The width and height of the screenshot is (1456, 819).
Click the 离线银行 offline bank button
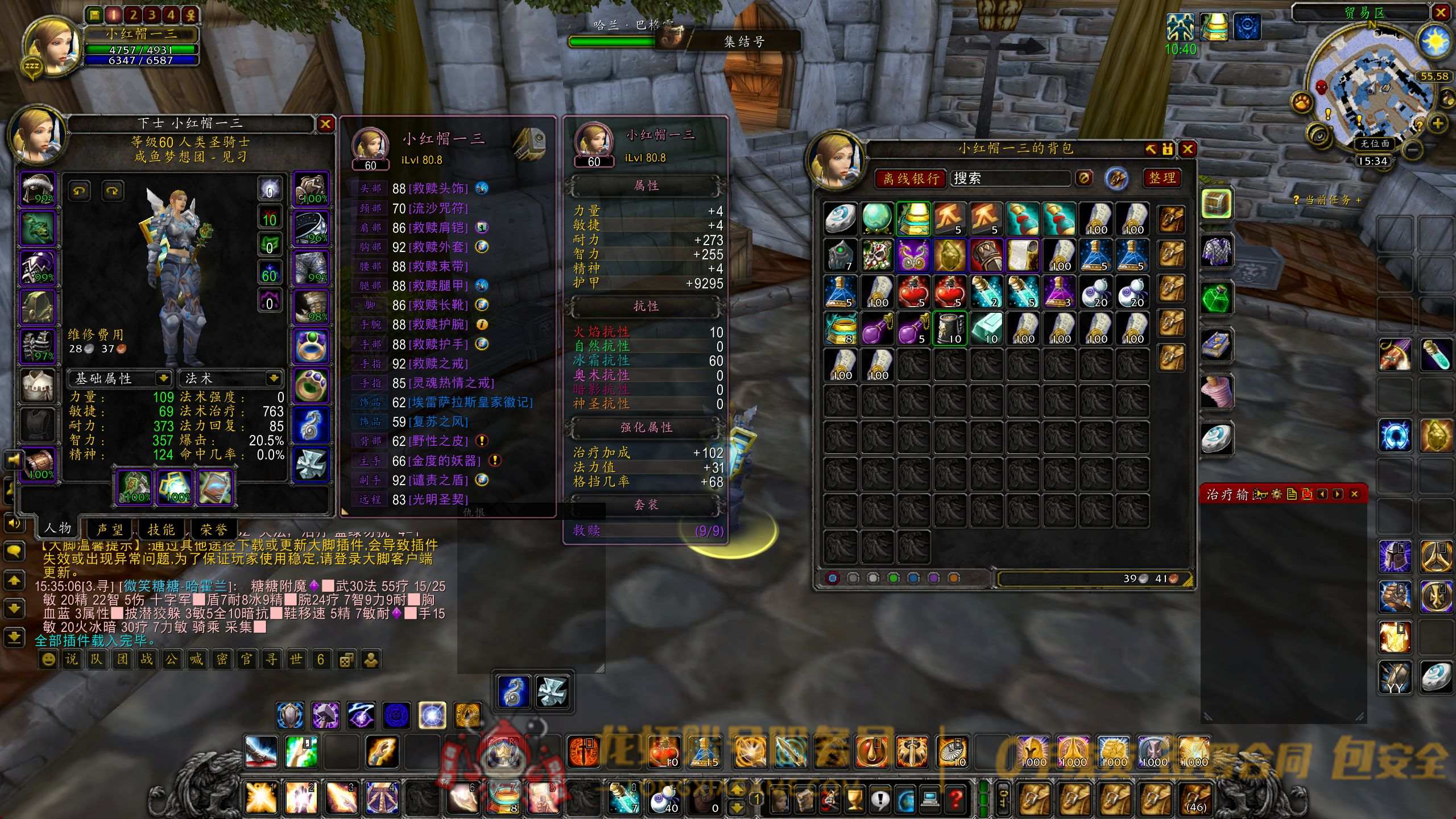click(x=911, y=179)
